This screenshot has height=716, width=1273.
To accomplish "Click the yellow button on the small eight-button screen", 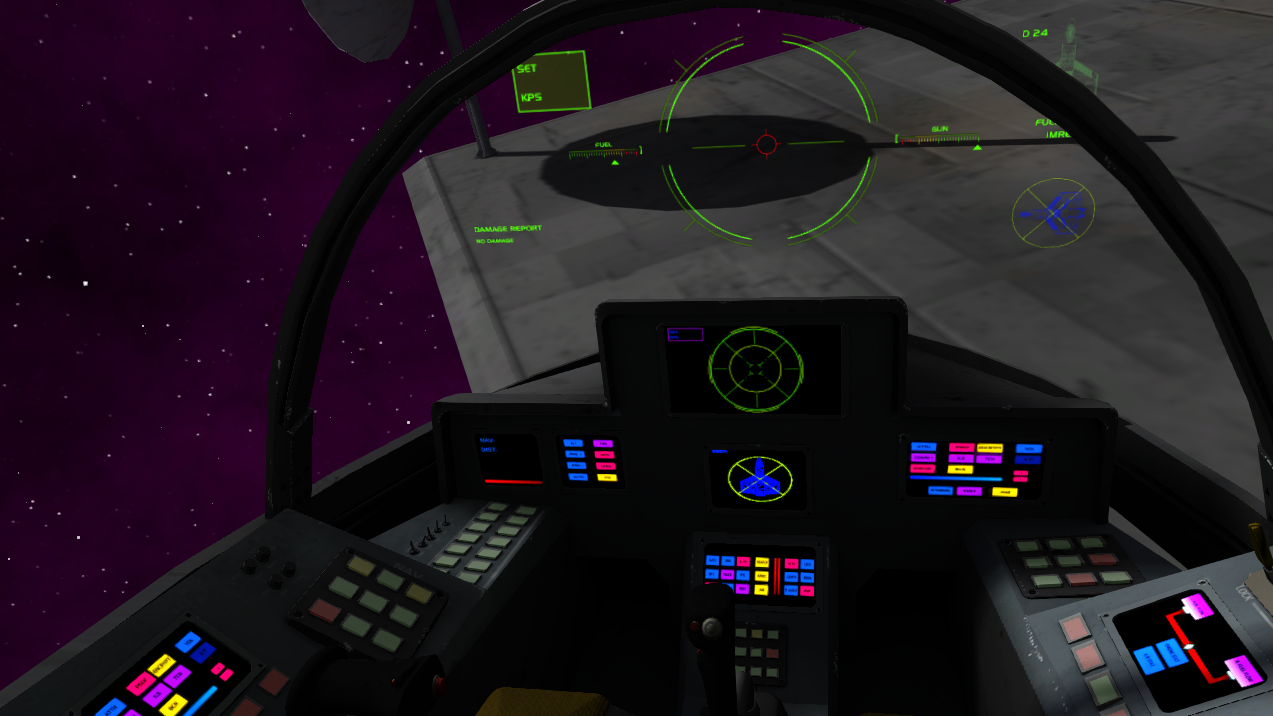I will 607,477.
